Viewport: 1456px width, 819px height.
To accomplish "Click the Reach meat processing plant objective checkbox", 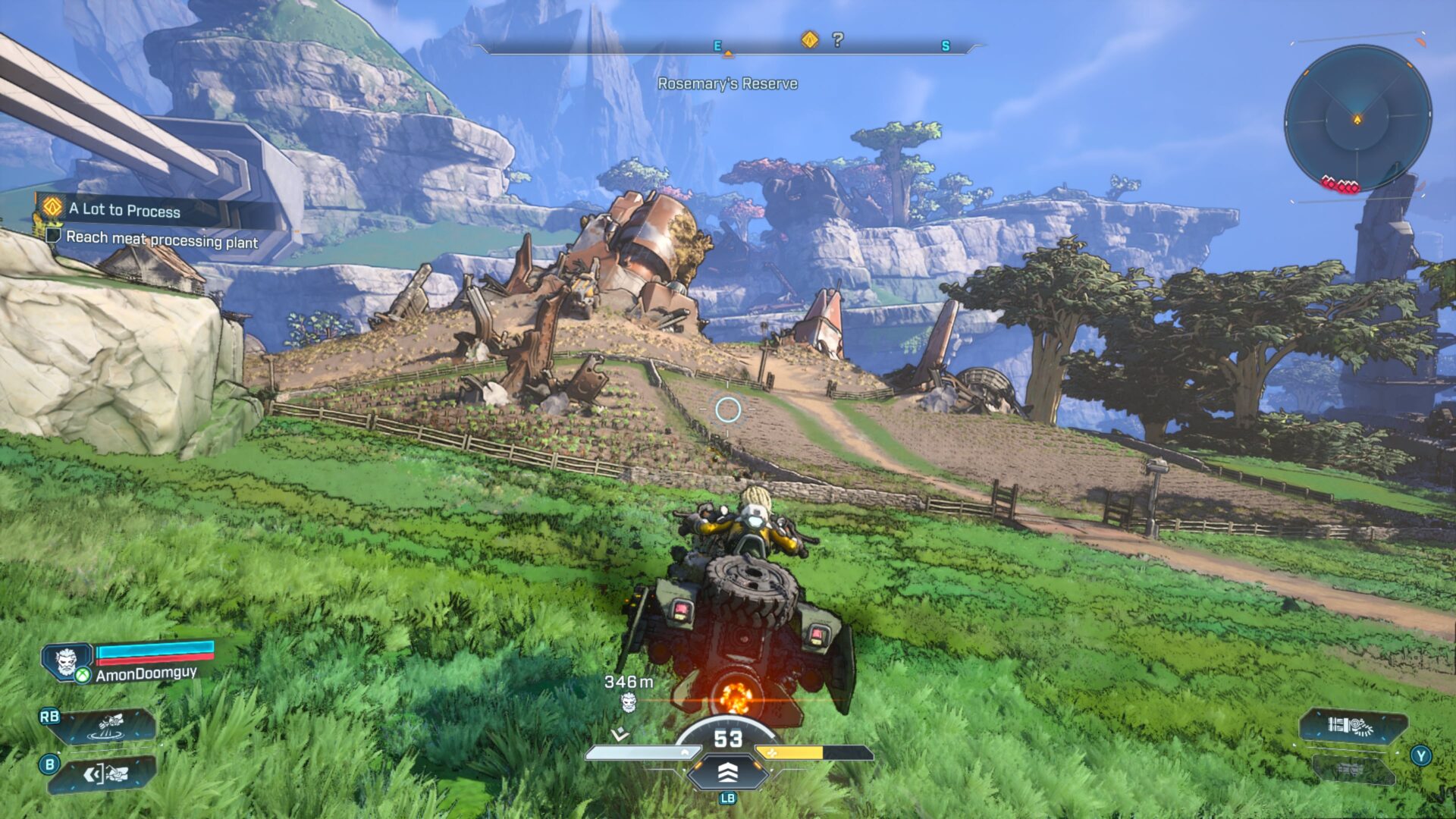I will [x=53, y=236].
